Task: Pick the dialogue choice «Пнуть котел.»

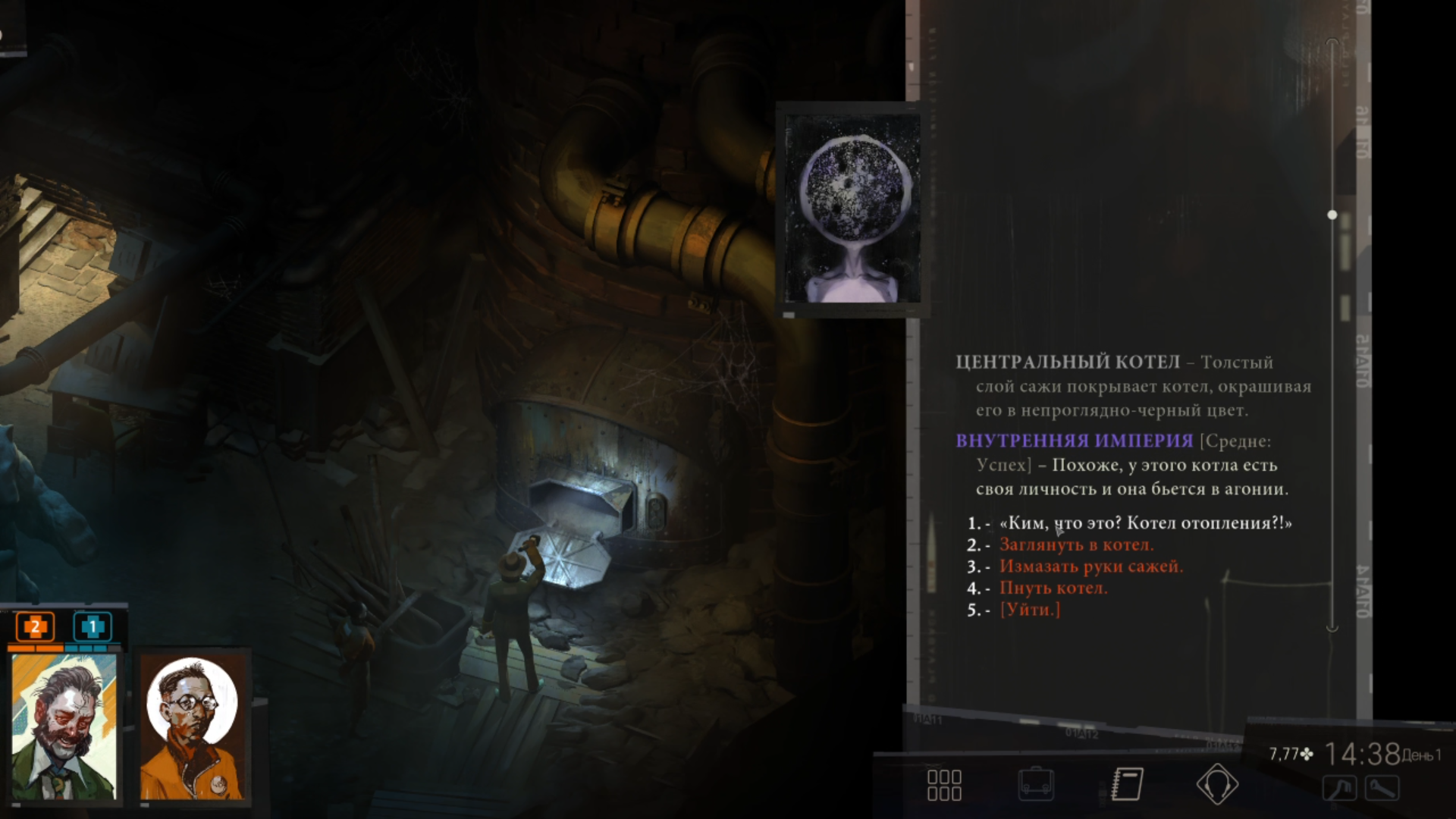Action: click(1053, 588)
